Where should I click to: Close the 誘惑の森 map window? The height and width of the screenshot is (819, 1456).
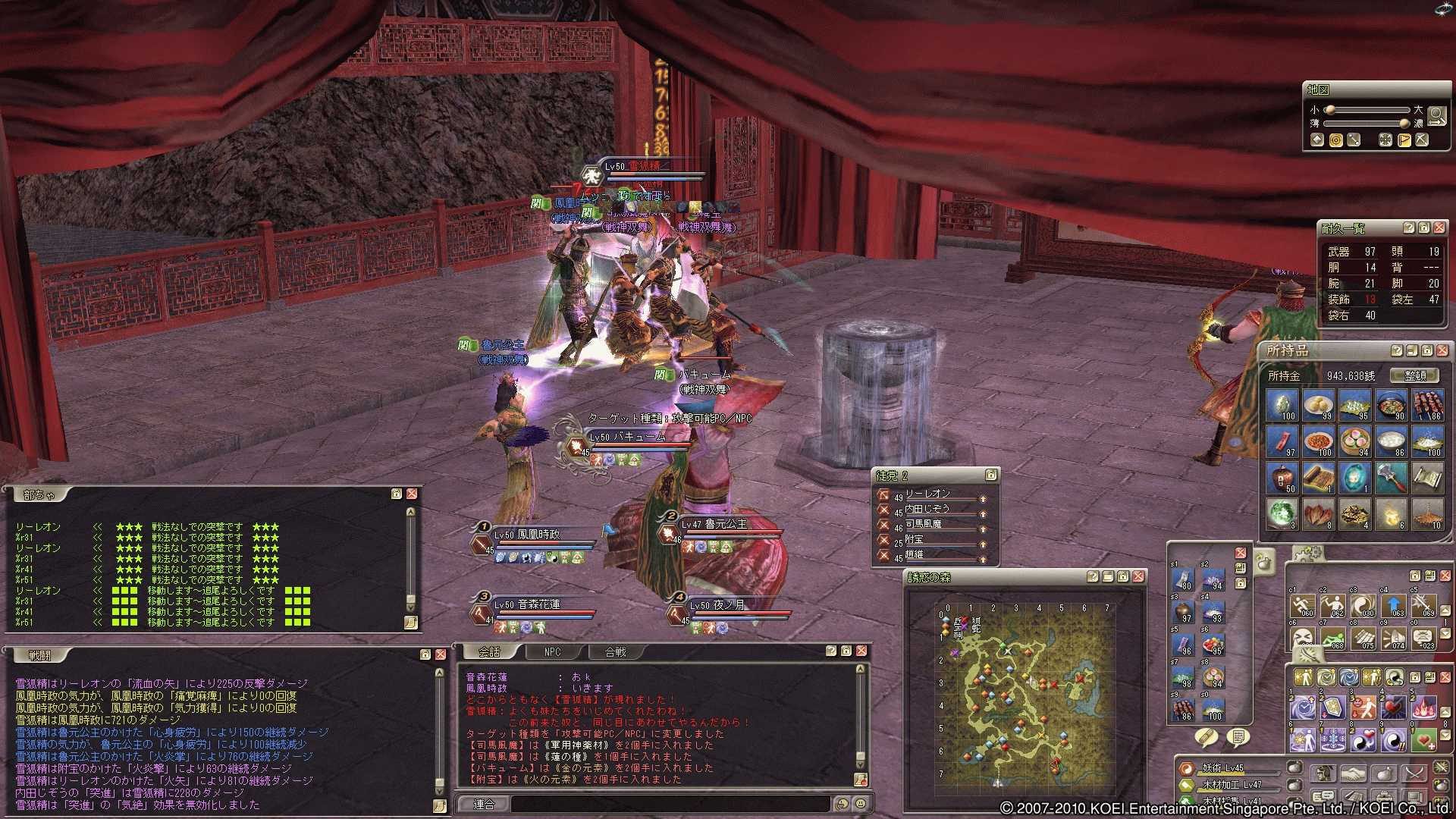[1138, 576]
